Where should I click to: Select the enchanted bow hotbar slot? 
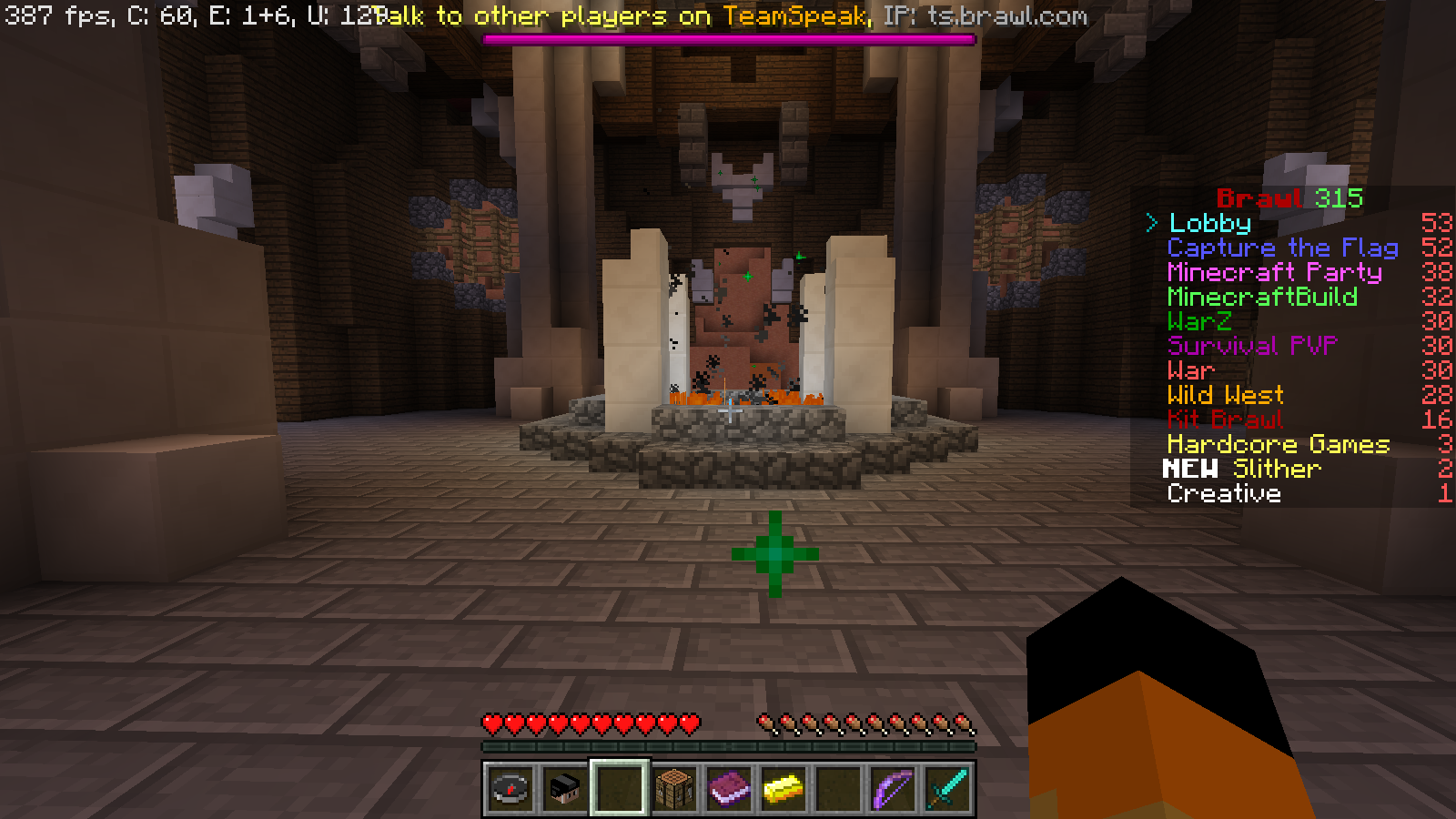coord(893,788)
